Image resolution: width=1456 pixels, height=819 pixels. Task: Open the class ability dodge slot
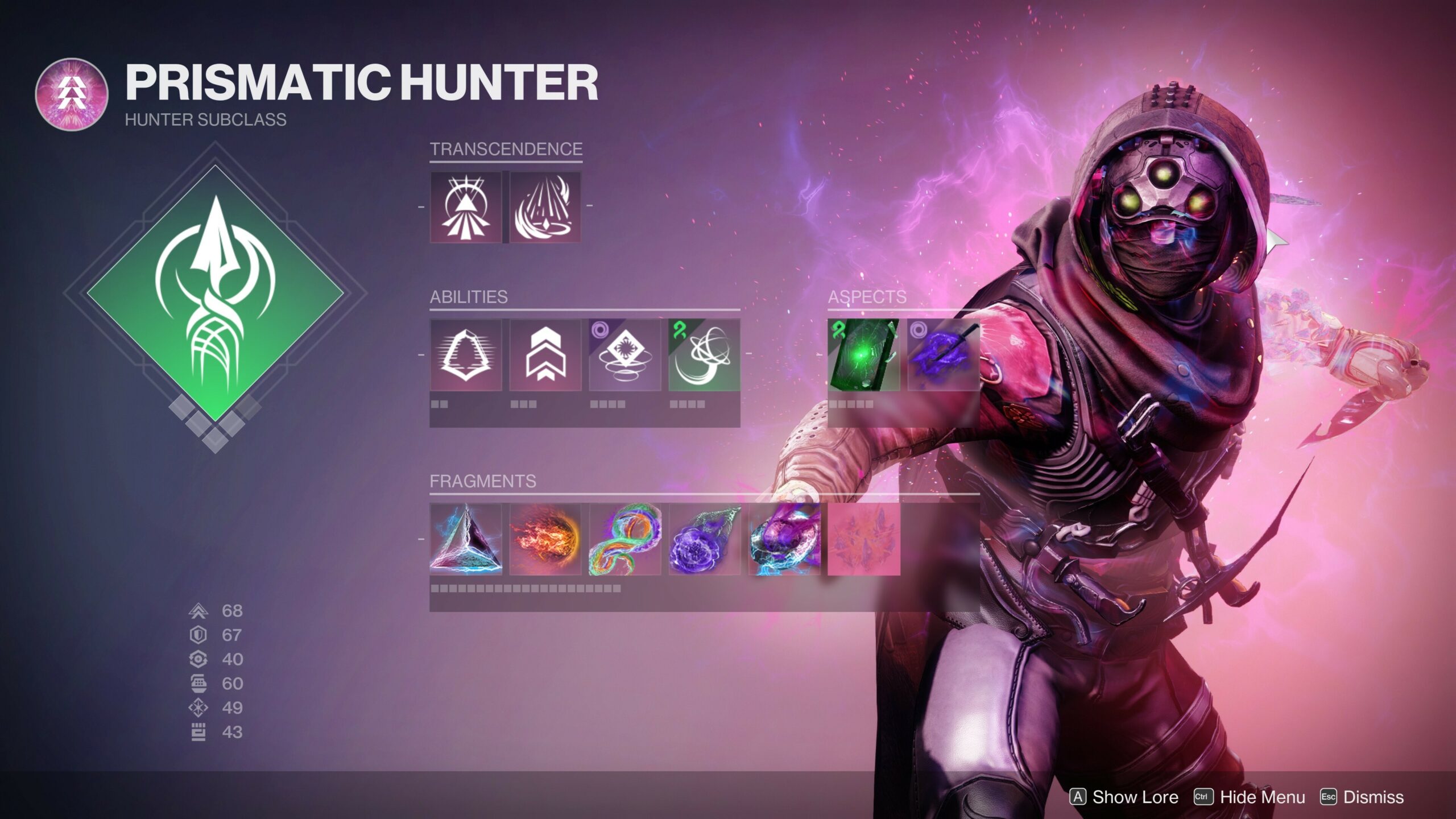[x=466, y=355]
